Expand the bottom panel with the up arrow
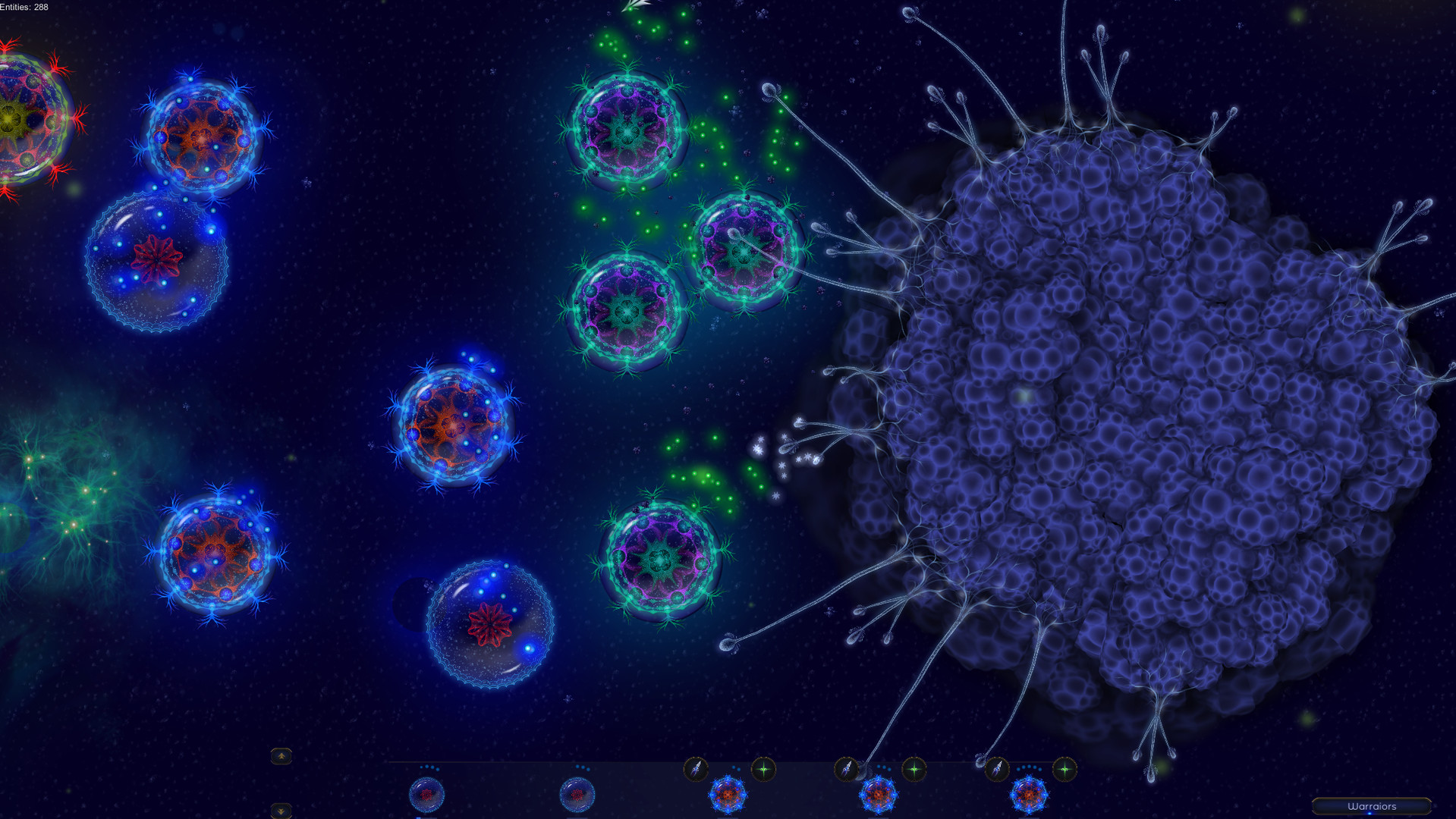Image resolution: width=1456 pixels, height=819 pixels. (281, 756)
